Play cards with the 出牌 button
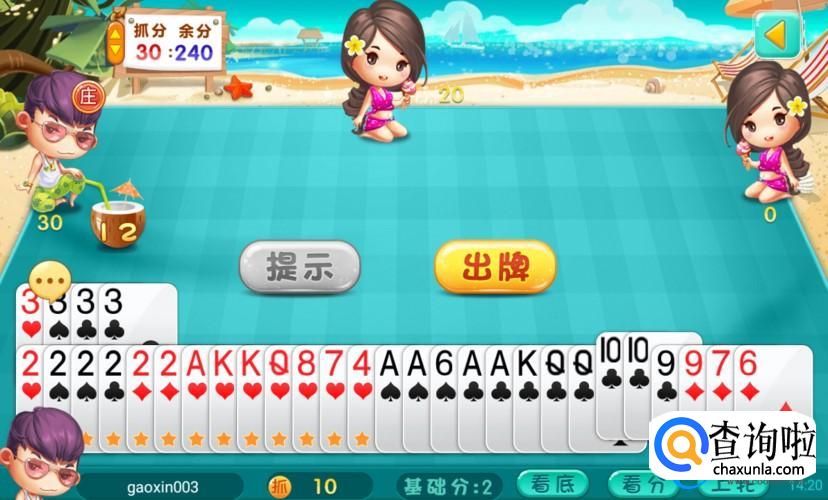 coord(494,267)
